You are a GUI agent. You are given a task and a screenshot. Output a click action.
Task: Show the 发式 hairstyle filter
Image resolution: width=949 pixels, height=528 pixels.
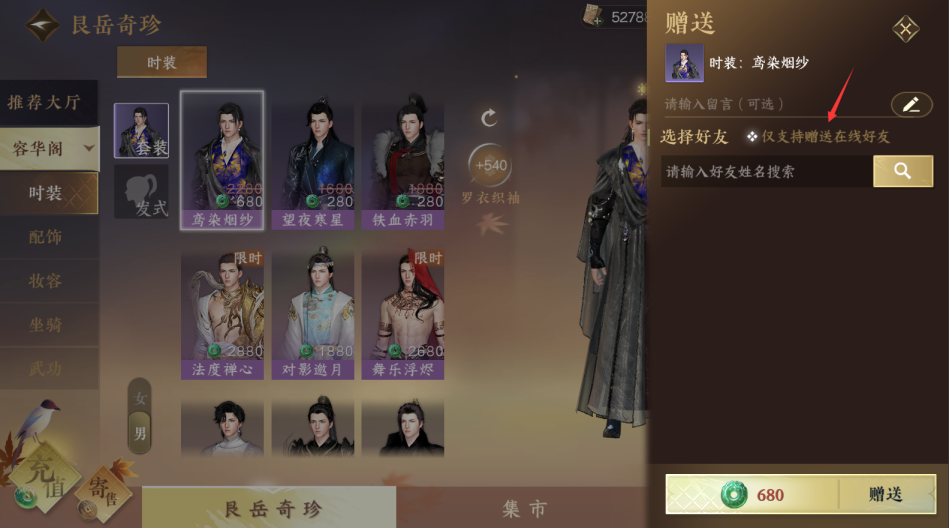[141, 192]
